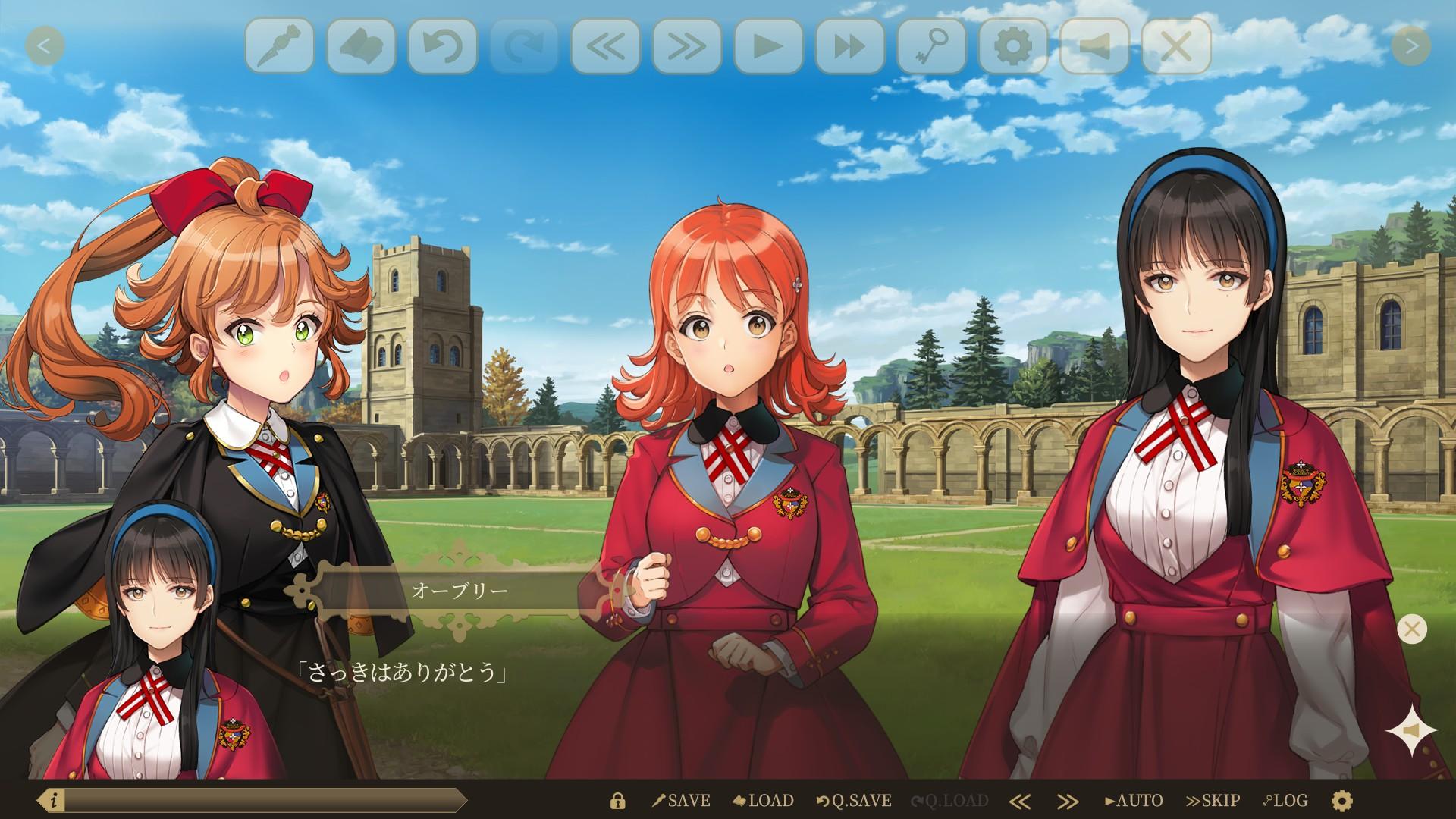The image size is (1456, 819).
Task: Hide the dialogue box with round X button
Action: tap(1411, 629)
